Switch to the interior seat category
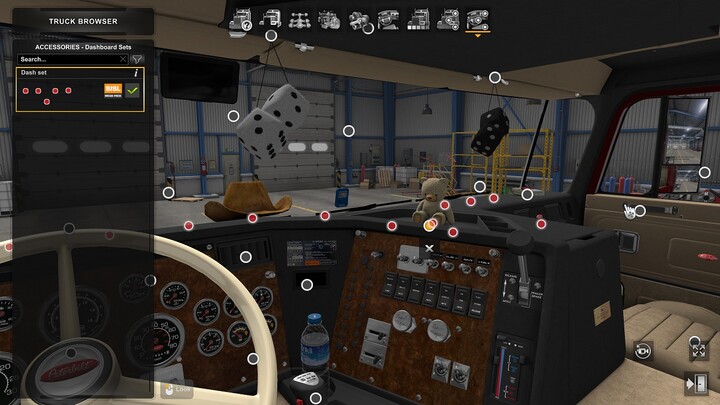Screen dimensions: 720x405 click(389, 19)
